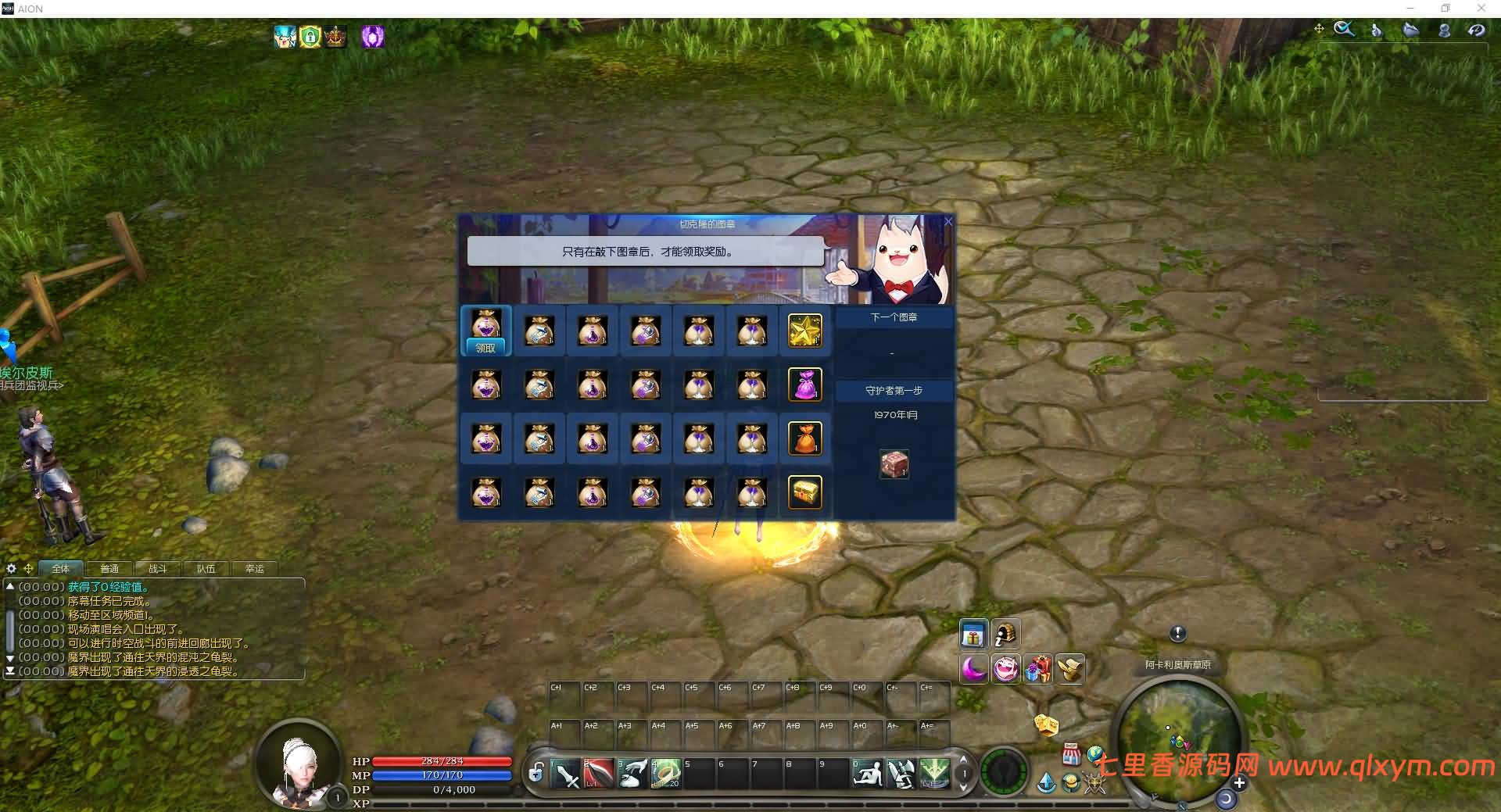Image resolution: width=1501 pixels, height=812 pixels.
Task: Switch to the 队伍 chat tab
Action: click(206, 568)
